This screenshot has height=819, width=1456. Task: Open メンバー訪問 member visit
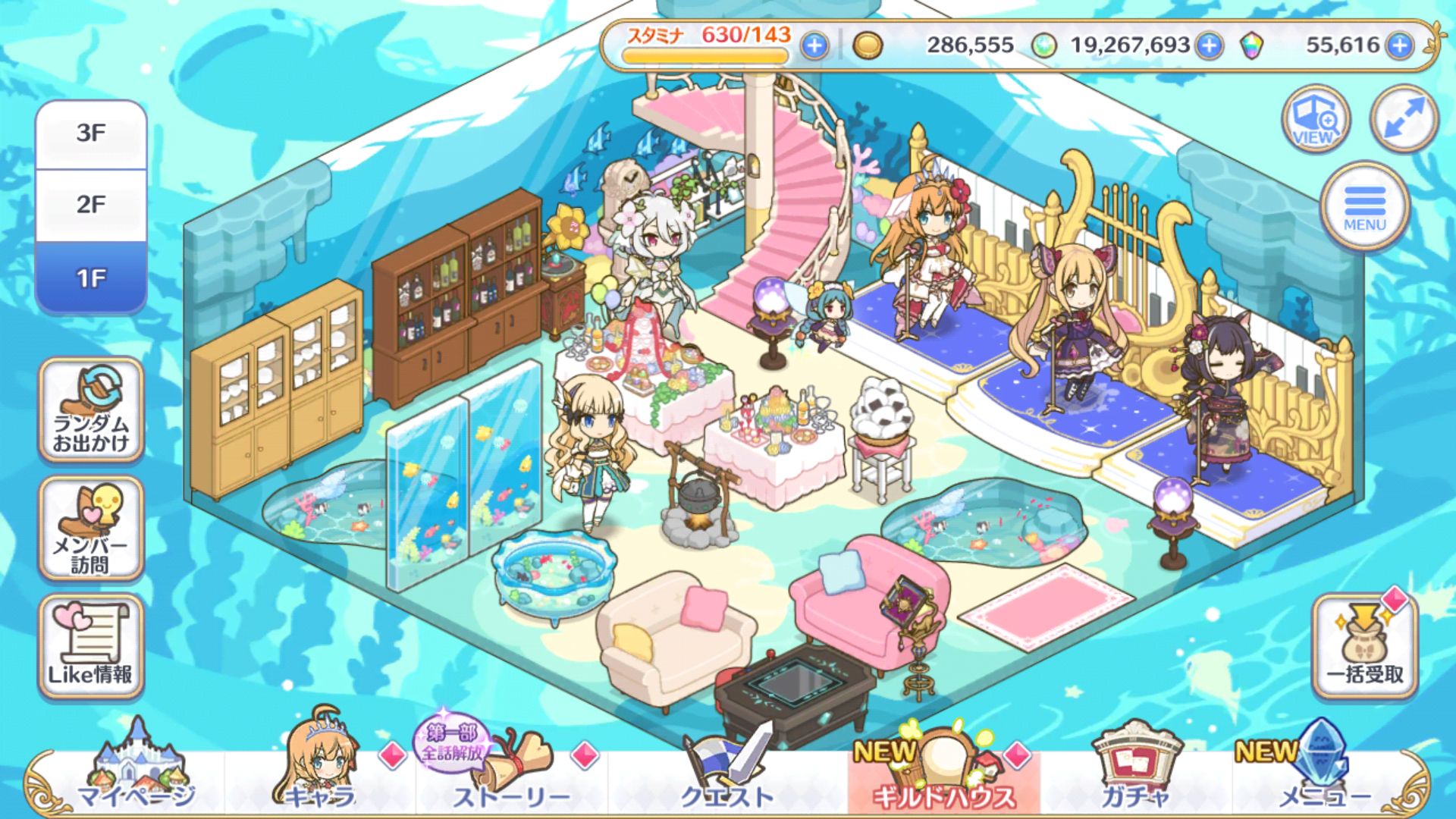click(x=91, y=529)
